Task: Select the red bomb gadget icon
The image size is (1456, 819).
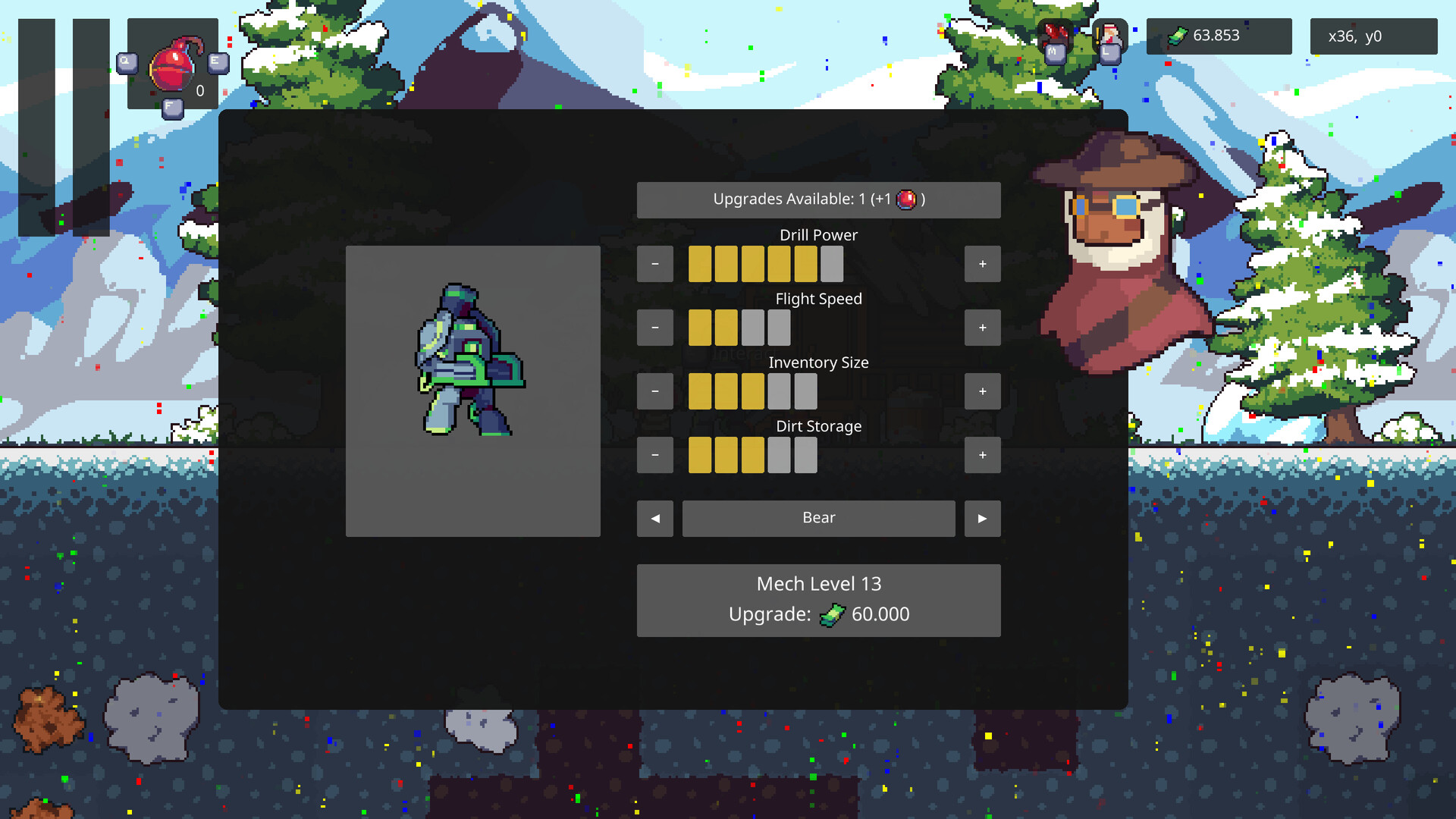Action: 171,68
